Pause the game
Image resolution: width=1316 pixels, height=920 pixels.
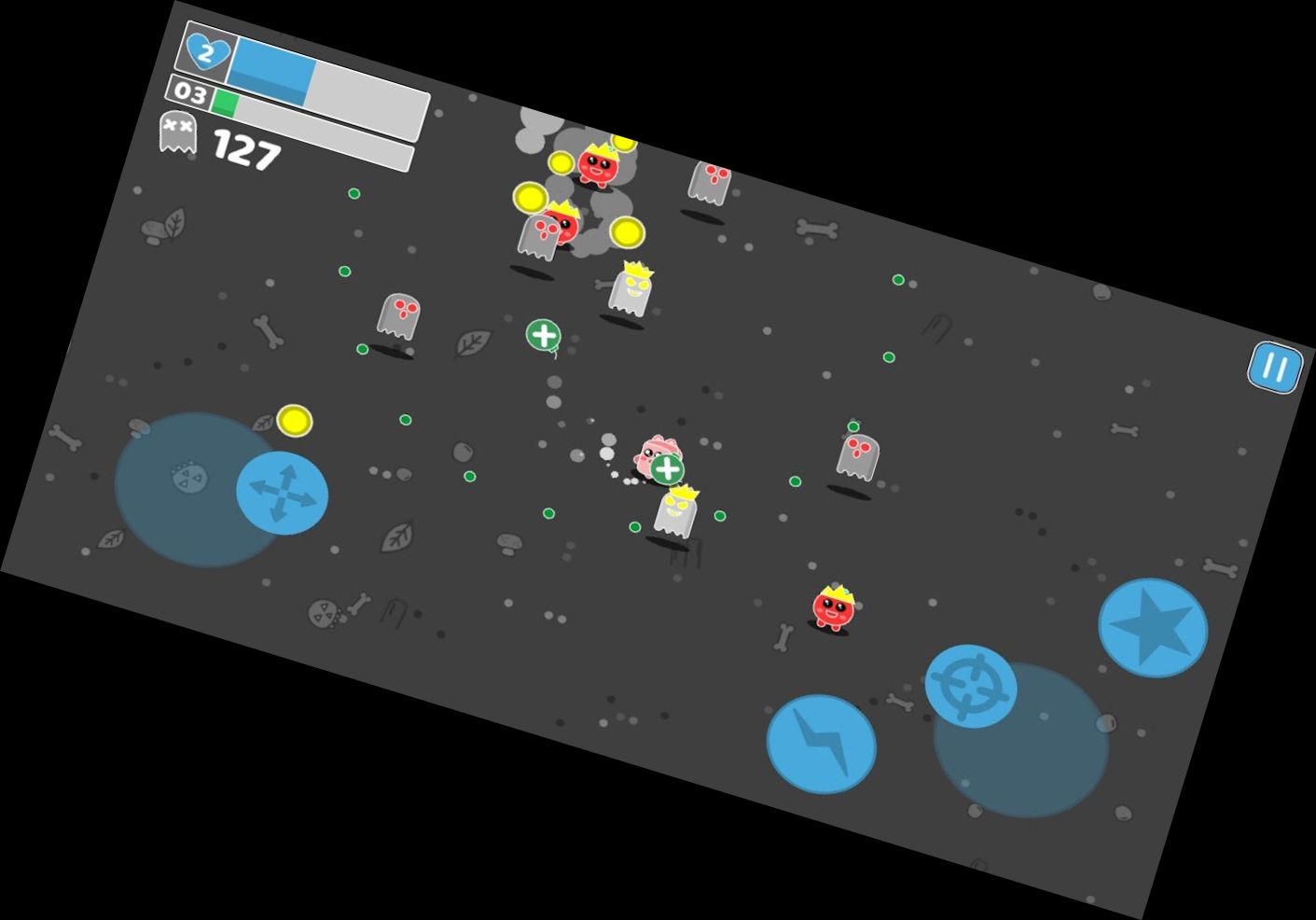pyautogui.click(x=1274, y=368)
